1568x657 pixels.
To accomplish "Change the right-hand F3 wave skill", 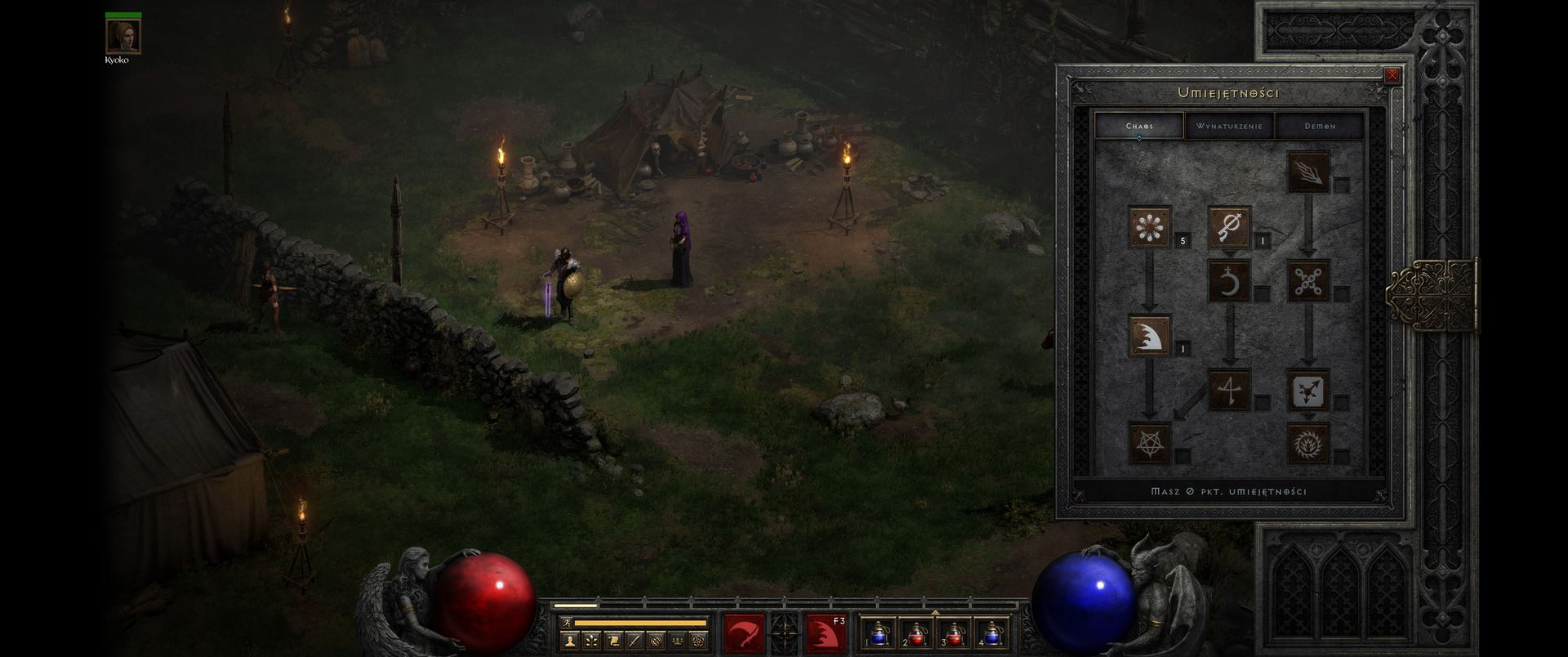I will pos(826,633).
